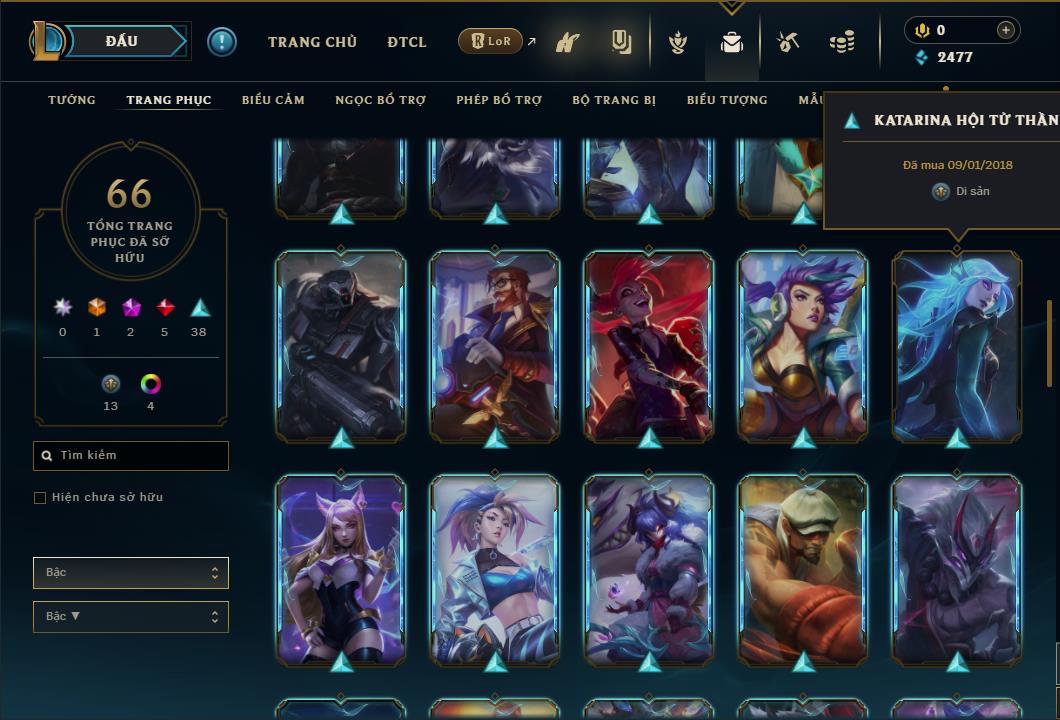Open the exclamation mark notification icon

point(222,42)
